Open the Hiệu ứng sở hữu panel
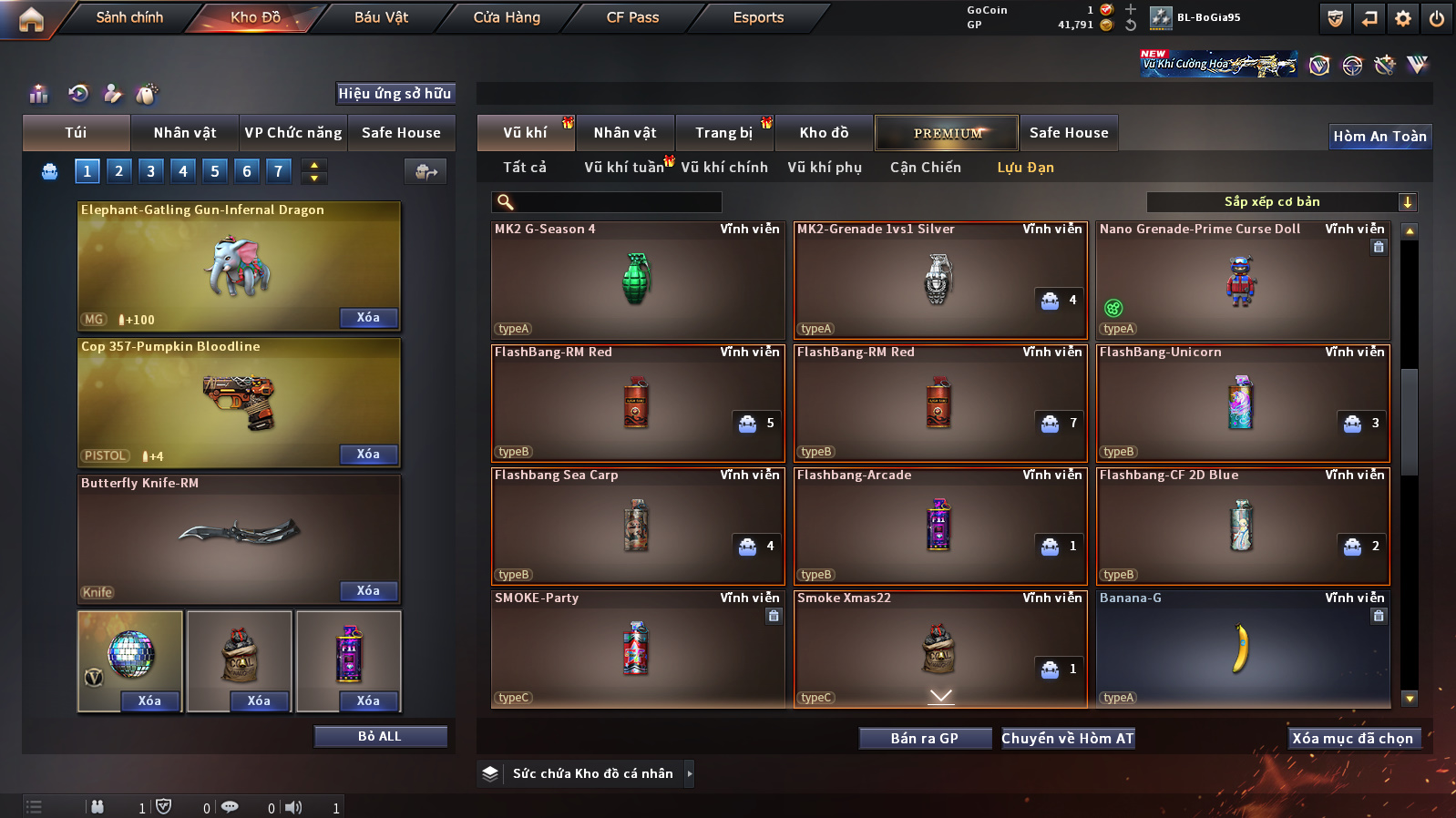Viewport: 1456px width, 818px height. click(x=395, y=93)
